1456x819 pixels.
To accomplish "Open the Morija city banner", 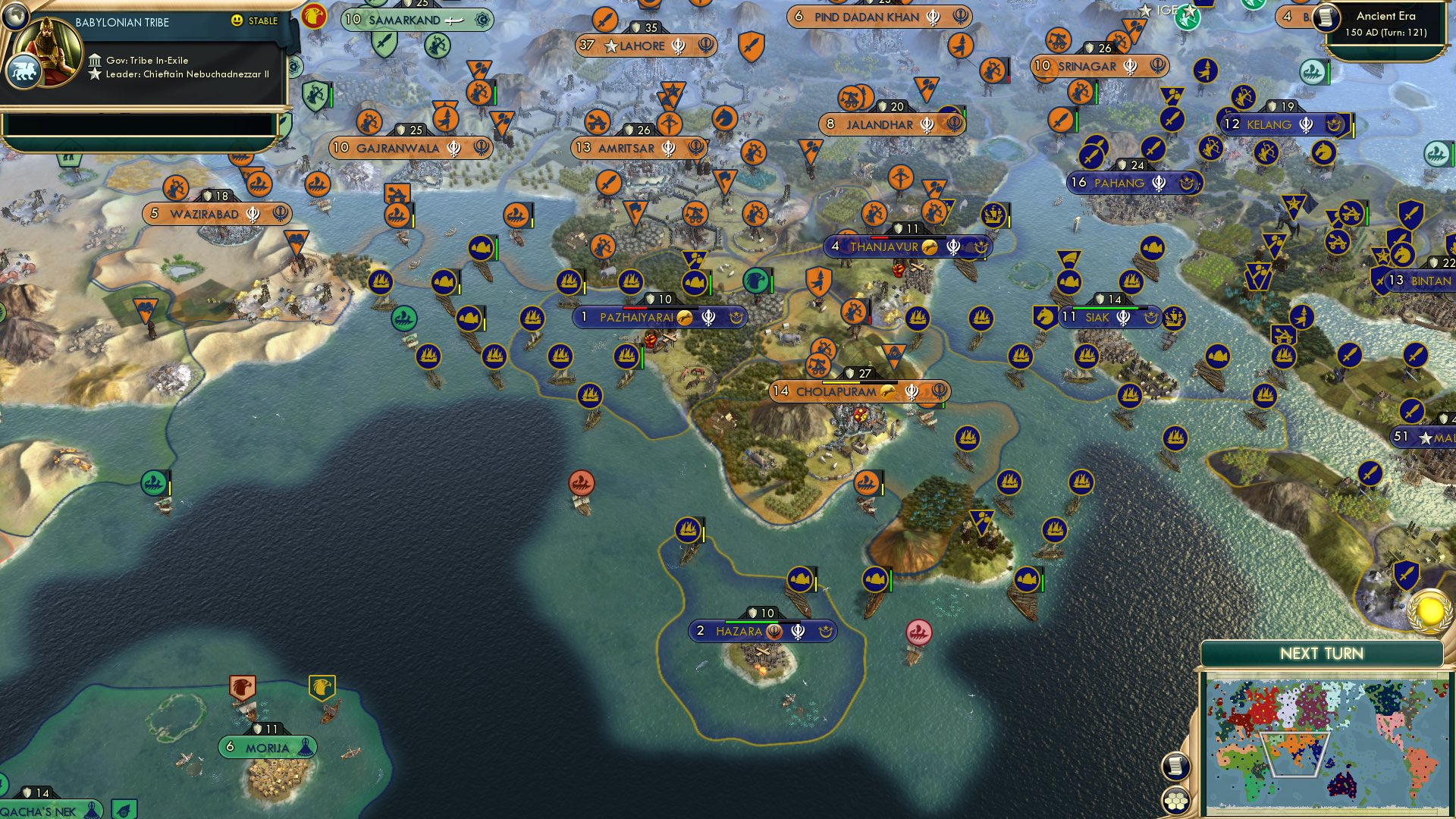I will point(265,746).
